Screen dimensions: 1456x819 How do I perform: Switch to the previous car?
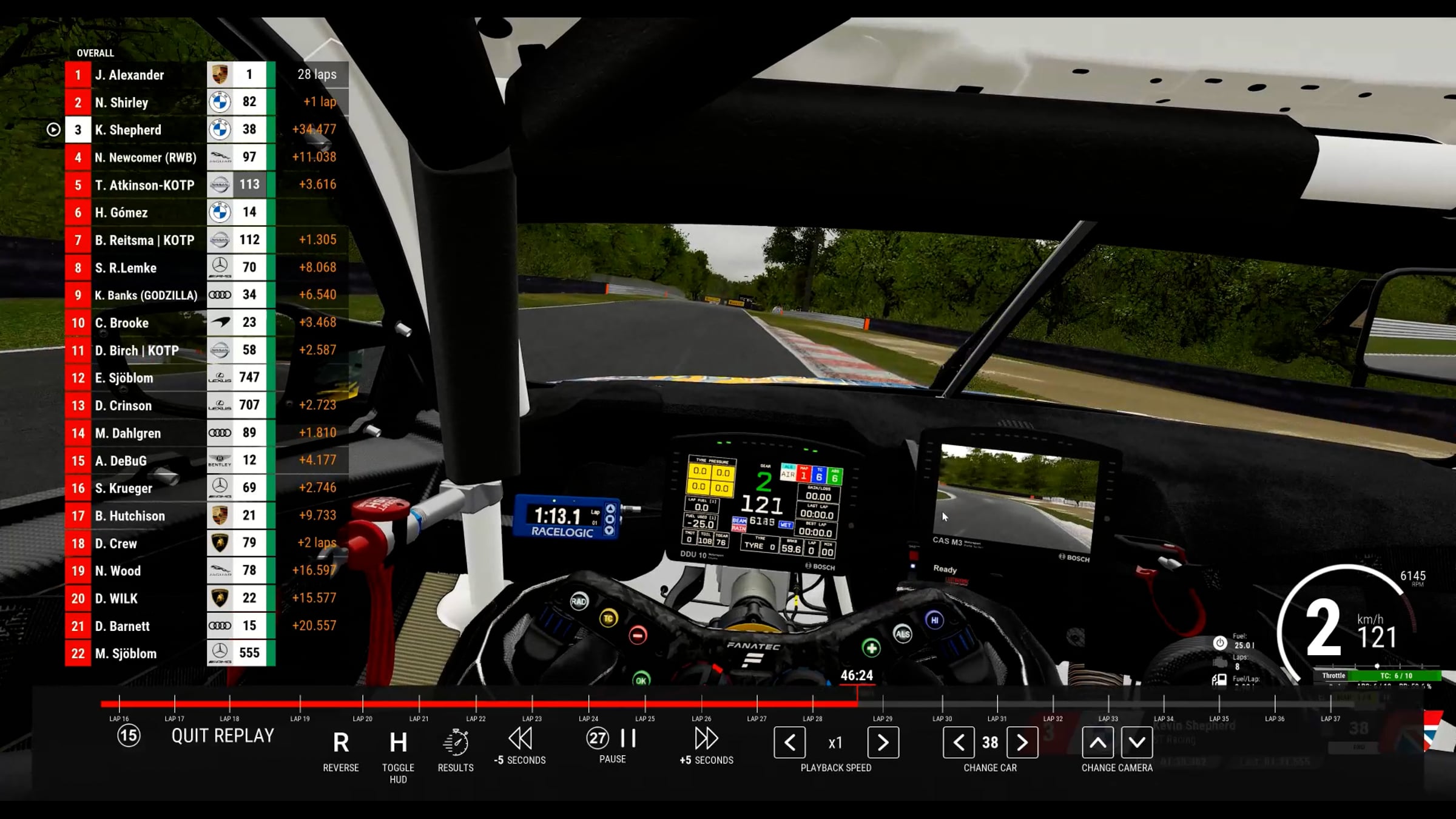tap(959, 743)
